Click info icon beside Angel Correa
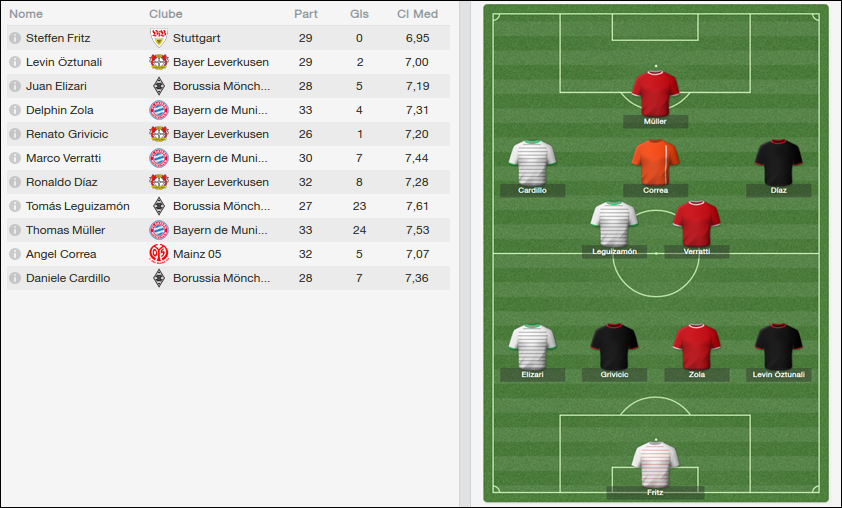Viewport: 842px width, 508px height. coord(15,254)
